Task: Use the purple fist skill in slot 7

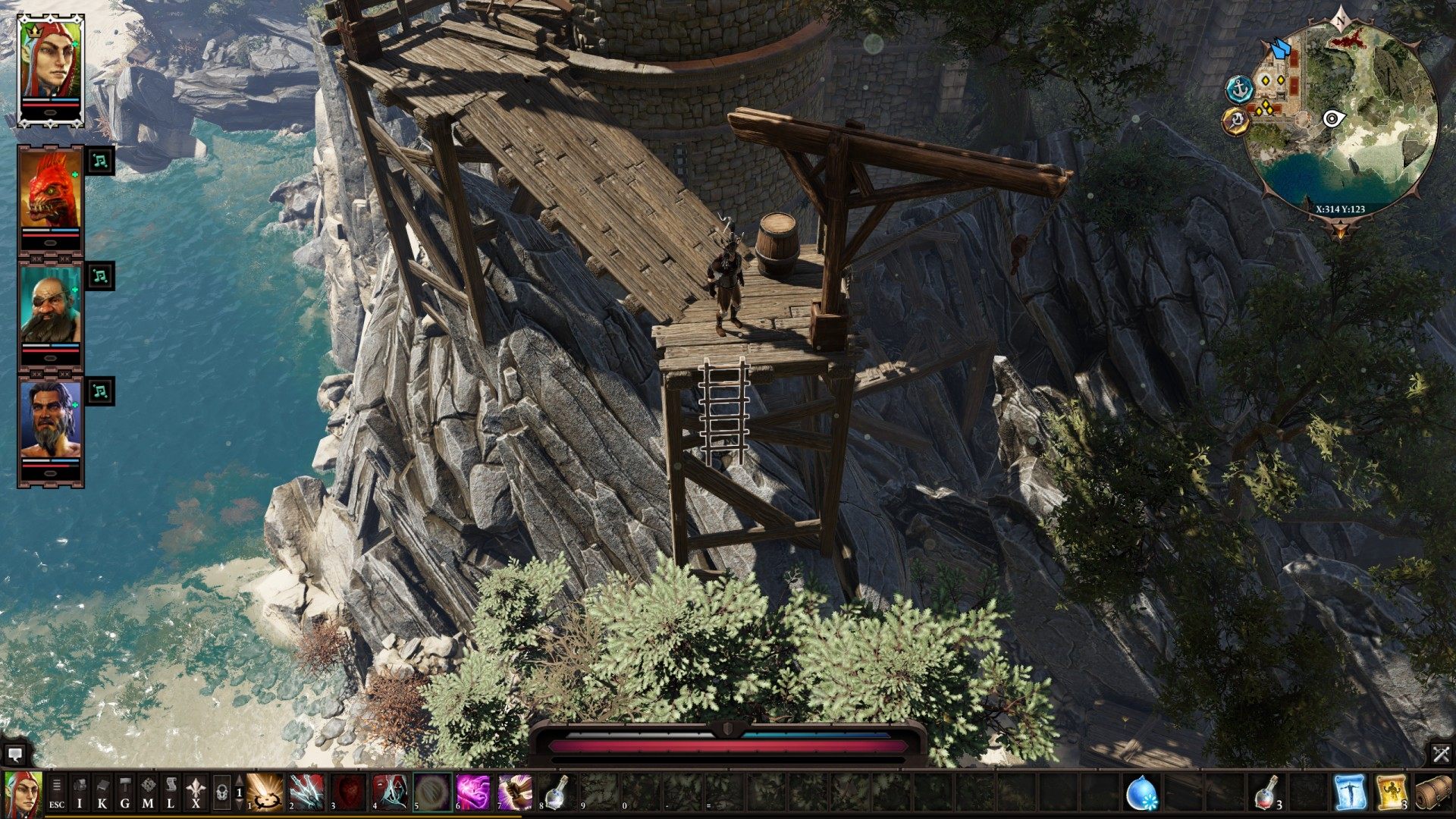Action: coord(515,792)
